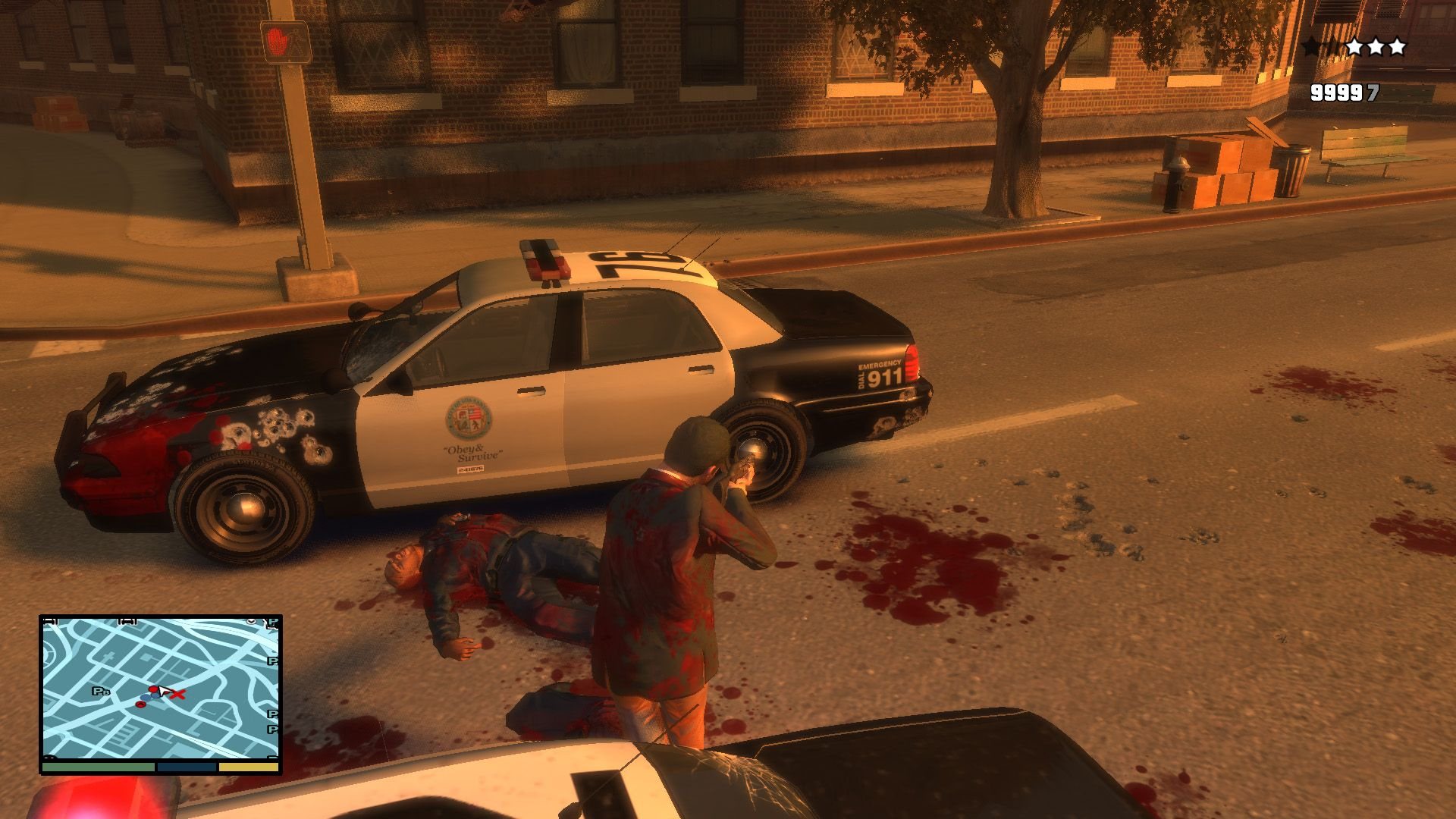Select the white player arrow on minimap
Viewport: 1456px width, 819px height.
[x=162, y=691]
